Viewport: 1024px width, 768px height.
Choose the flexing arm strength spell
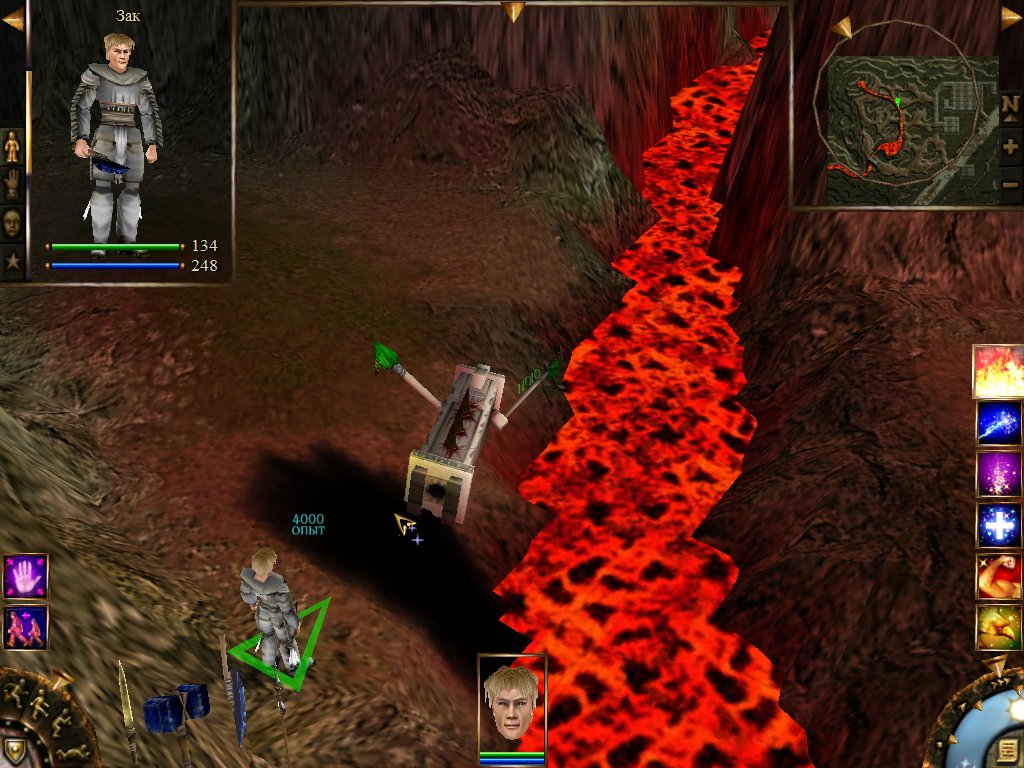[998, 576]
